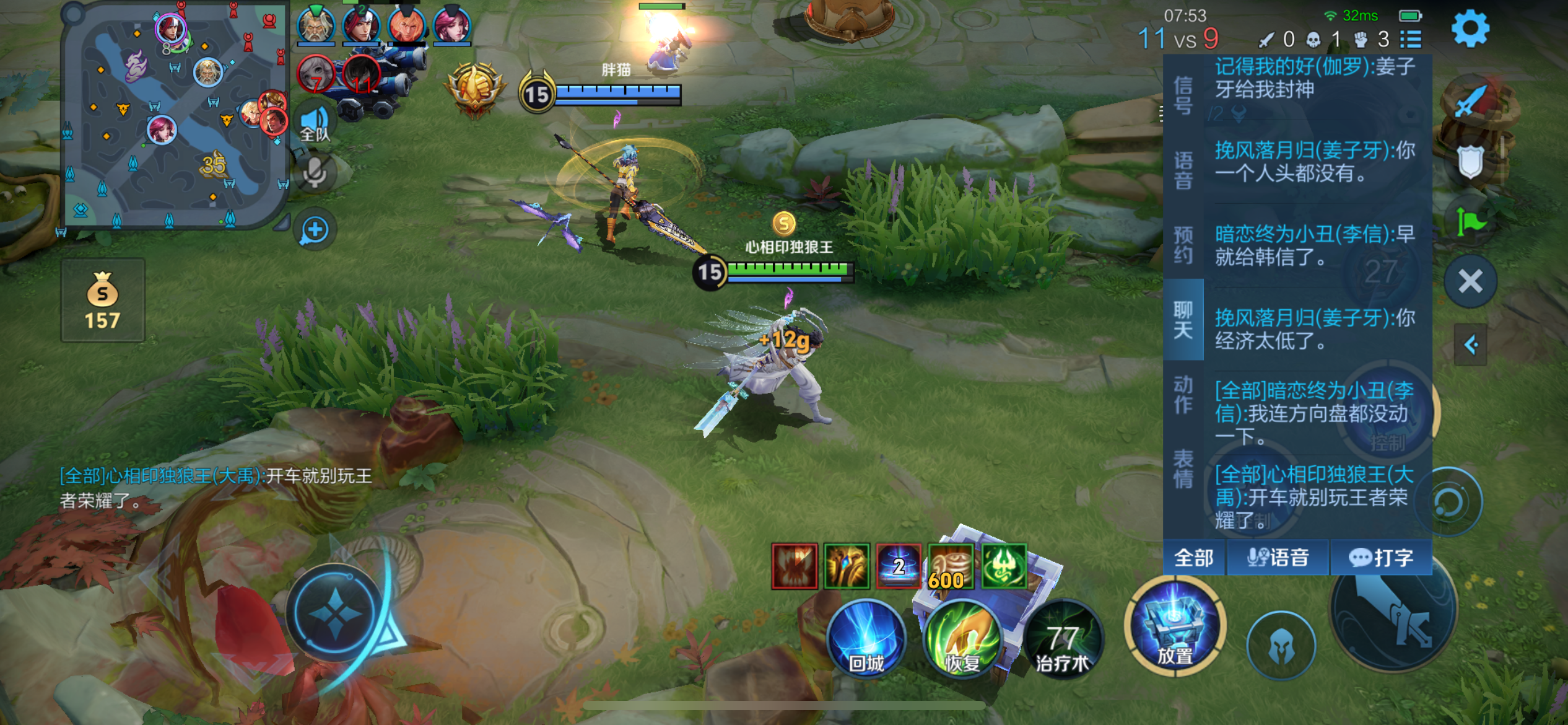Open the 打字 typing input
This screenshot has width=1568, height=725.
pyautogui.click(x=1380, y=558)
